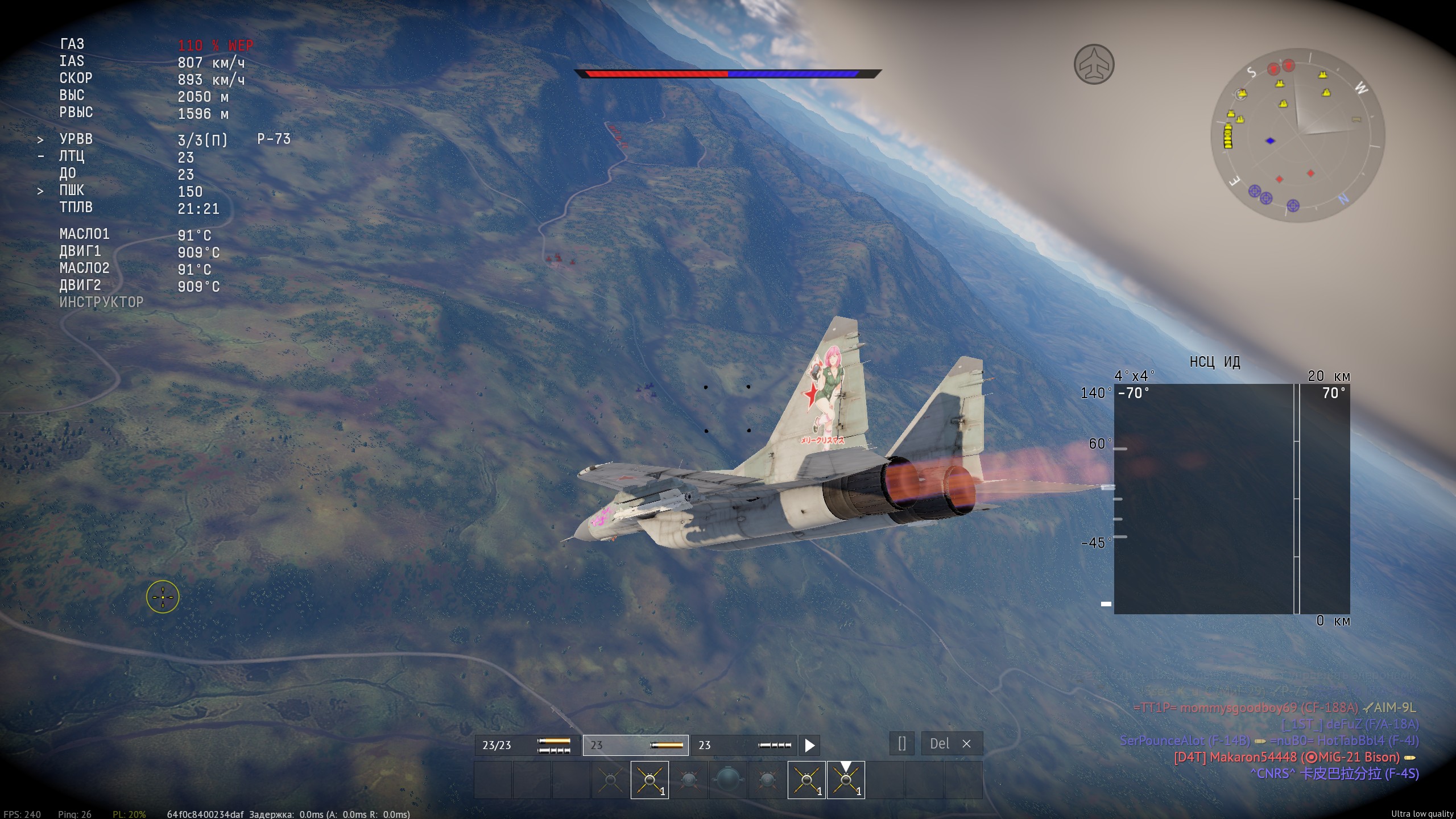Viewport: 1456px width, 819px height.
Task: Click the white play arrow button
Action: [x=809, y=745]
